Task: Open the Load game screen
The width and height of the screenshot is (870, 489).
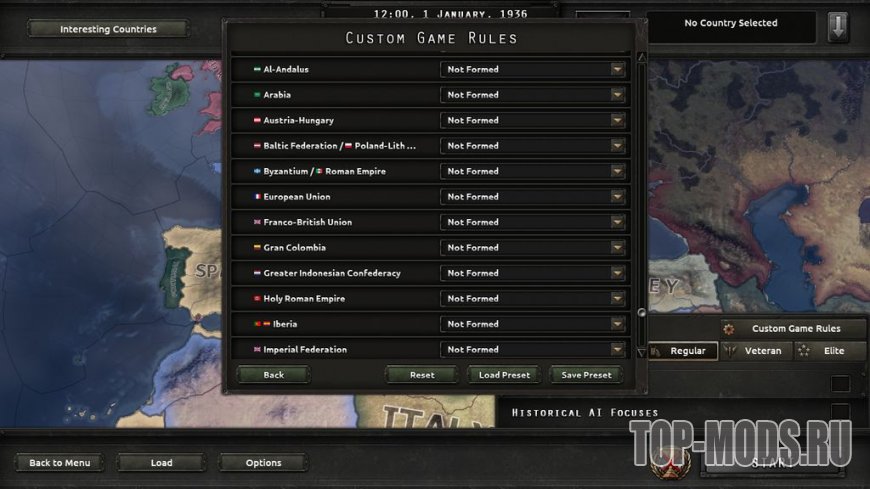Action: click(x=162, y=463)
